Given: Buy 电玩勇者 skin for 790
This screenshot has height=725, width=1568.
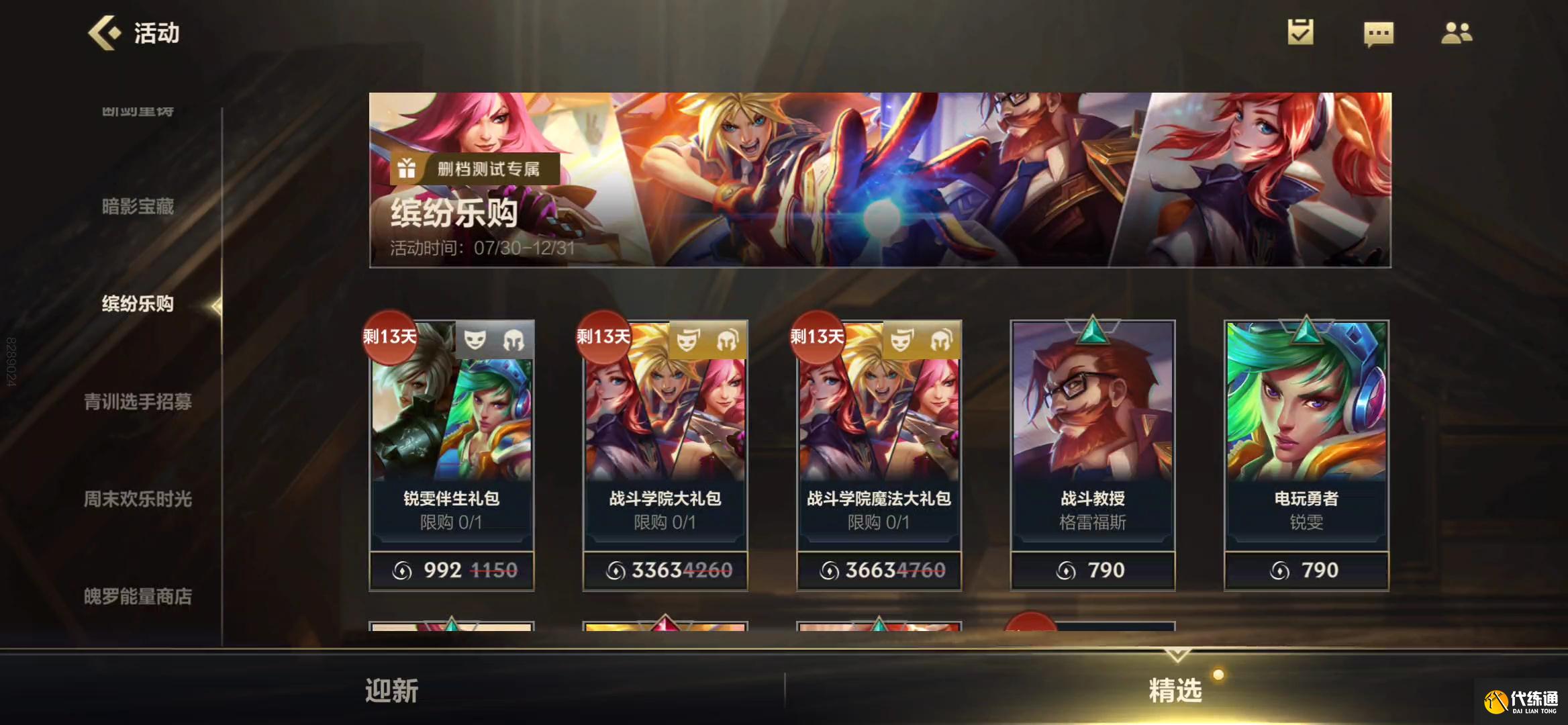Looking at the screenshot, I should pos(1305,569).
